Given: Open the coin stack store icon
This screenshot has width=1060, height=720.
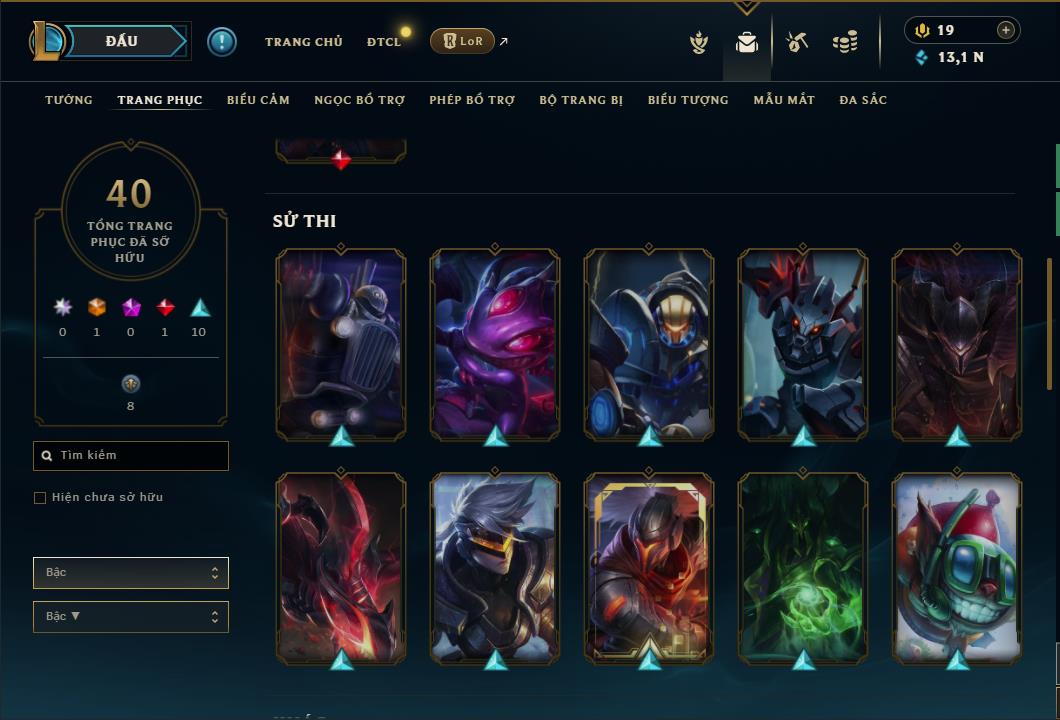Looking at the screenshot, I should [845, 42].
